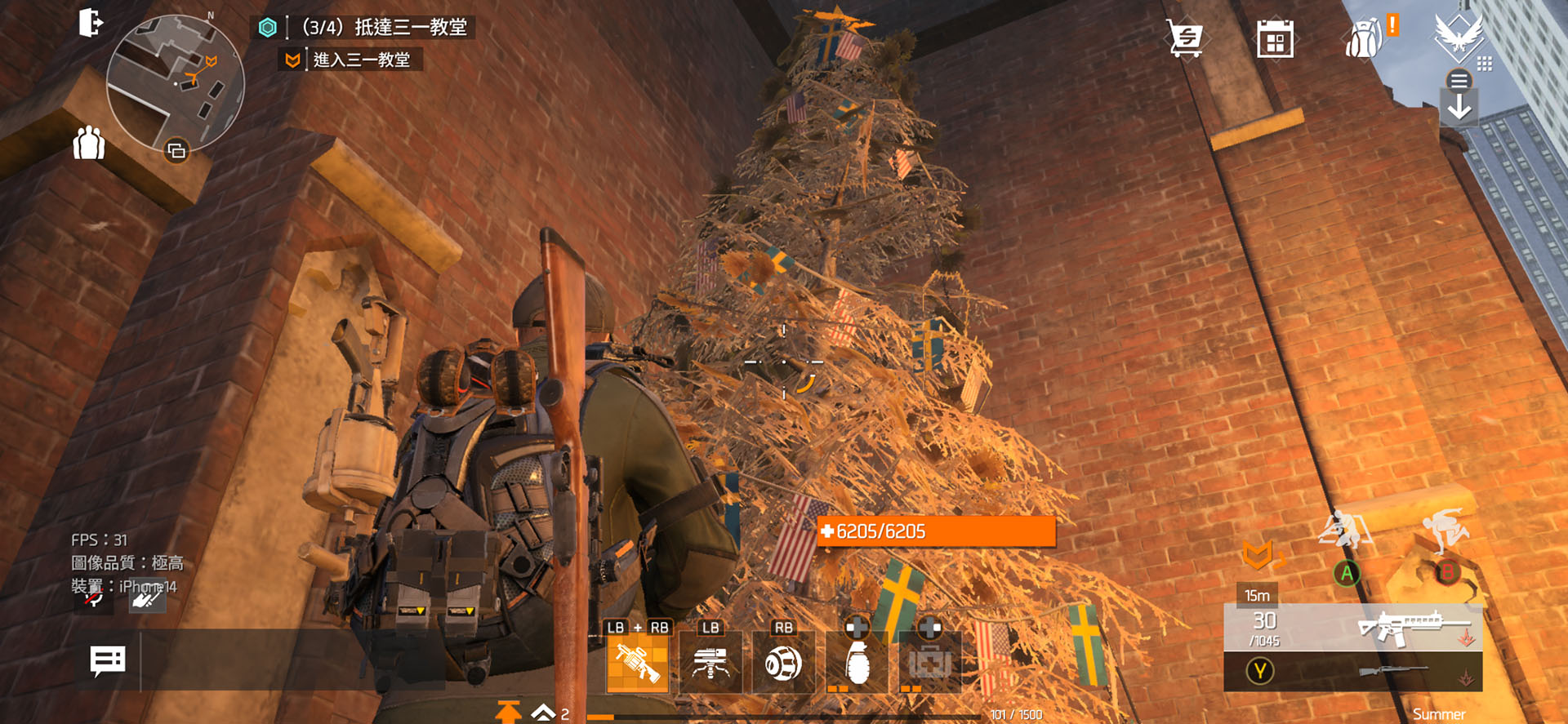The height and width of the screenshot is (724, 1568).
Task: Expand the down-arrow panel button
Action: [x=1459, y=108]
